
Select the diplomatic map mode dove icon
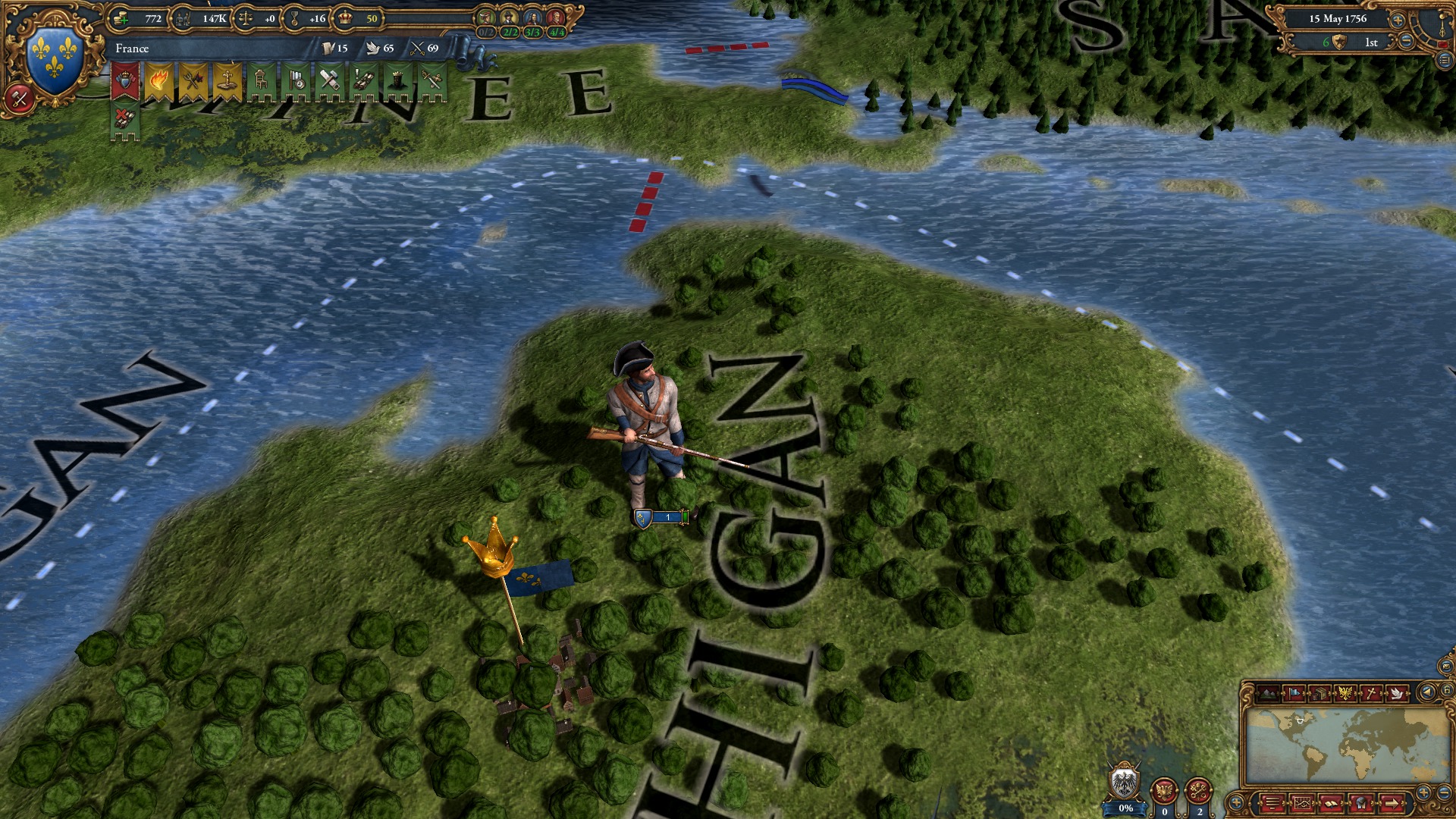1396,693
